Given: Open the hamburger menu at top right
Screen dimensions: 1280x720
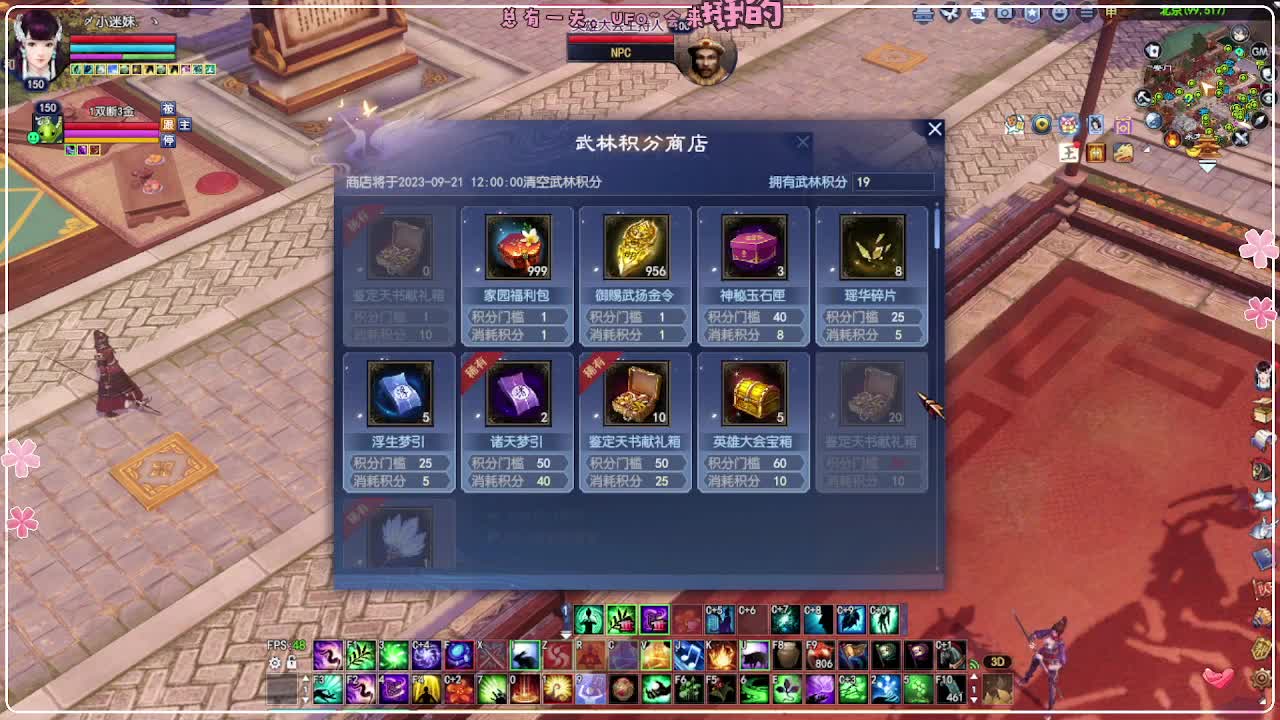Looking at the screenshot, I should [1086, 13].
